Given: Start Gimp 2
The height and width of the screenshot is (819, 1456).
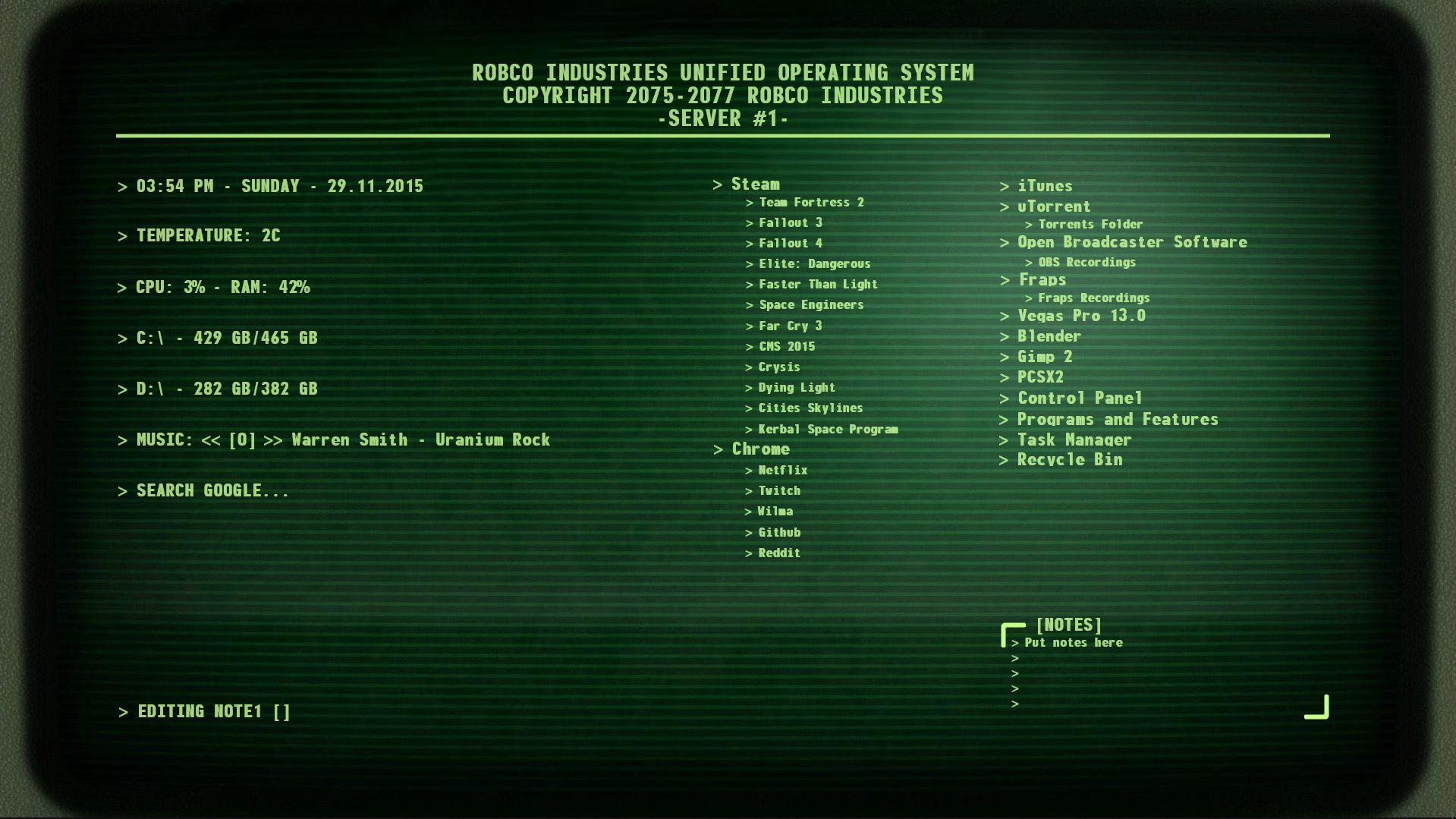Looking at the screenshot, I should [x=1046, y=357].
